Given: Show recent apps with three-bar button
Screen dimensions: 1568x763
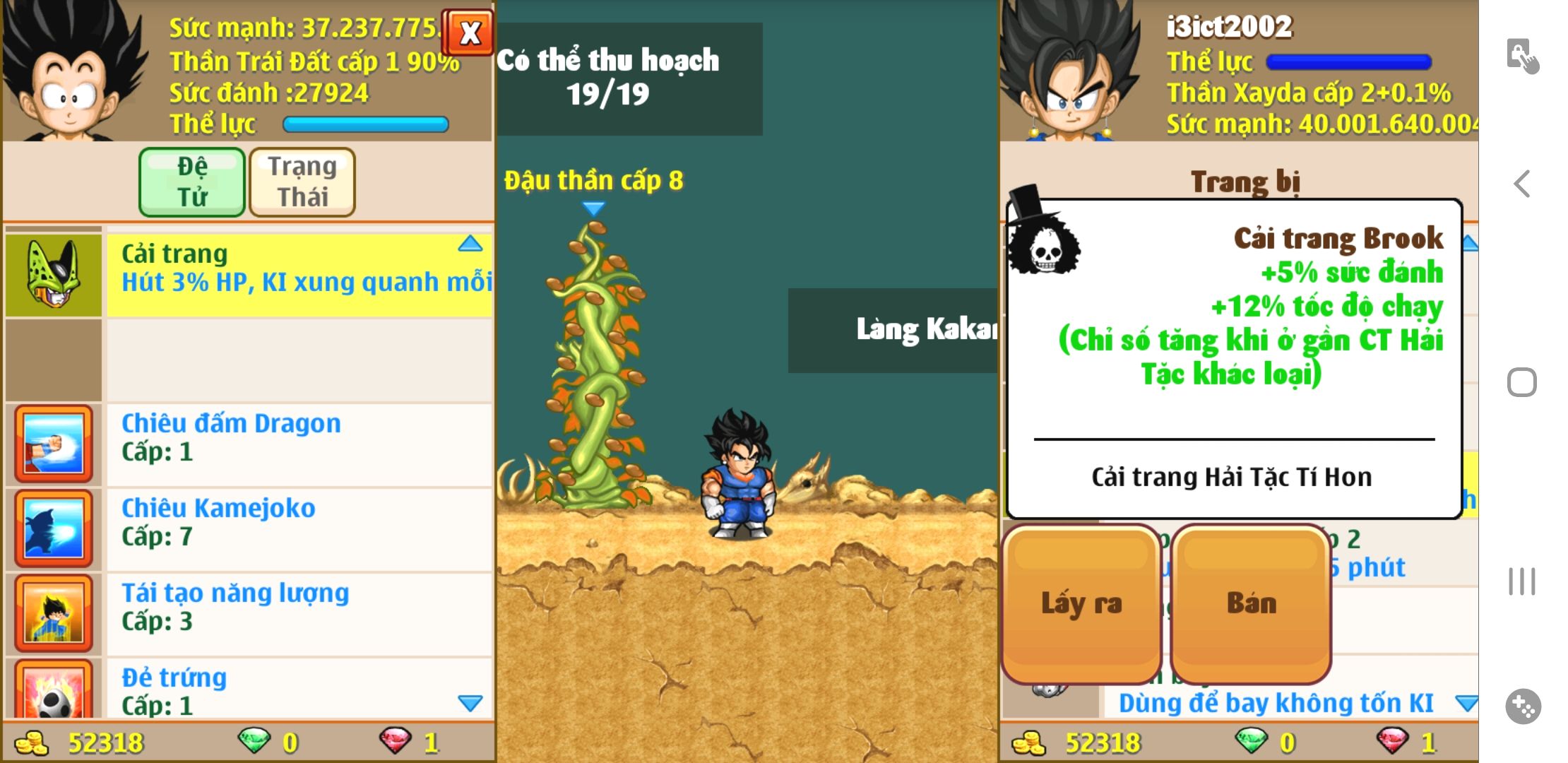Looking at the screenshot, I should 1522,581.
